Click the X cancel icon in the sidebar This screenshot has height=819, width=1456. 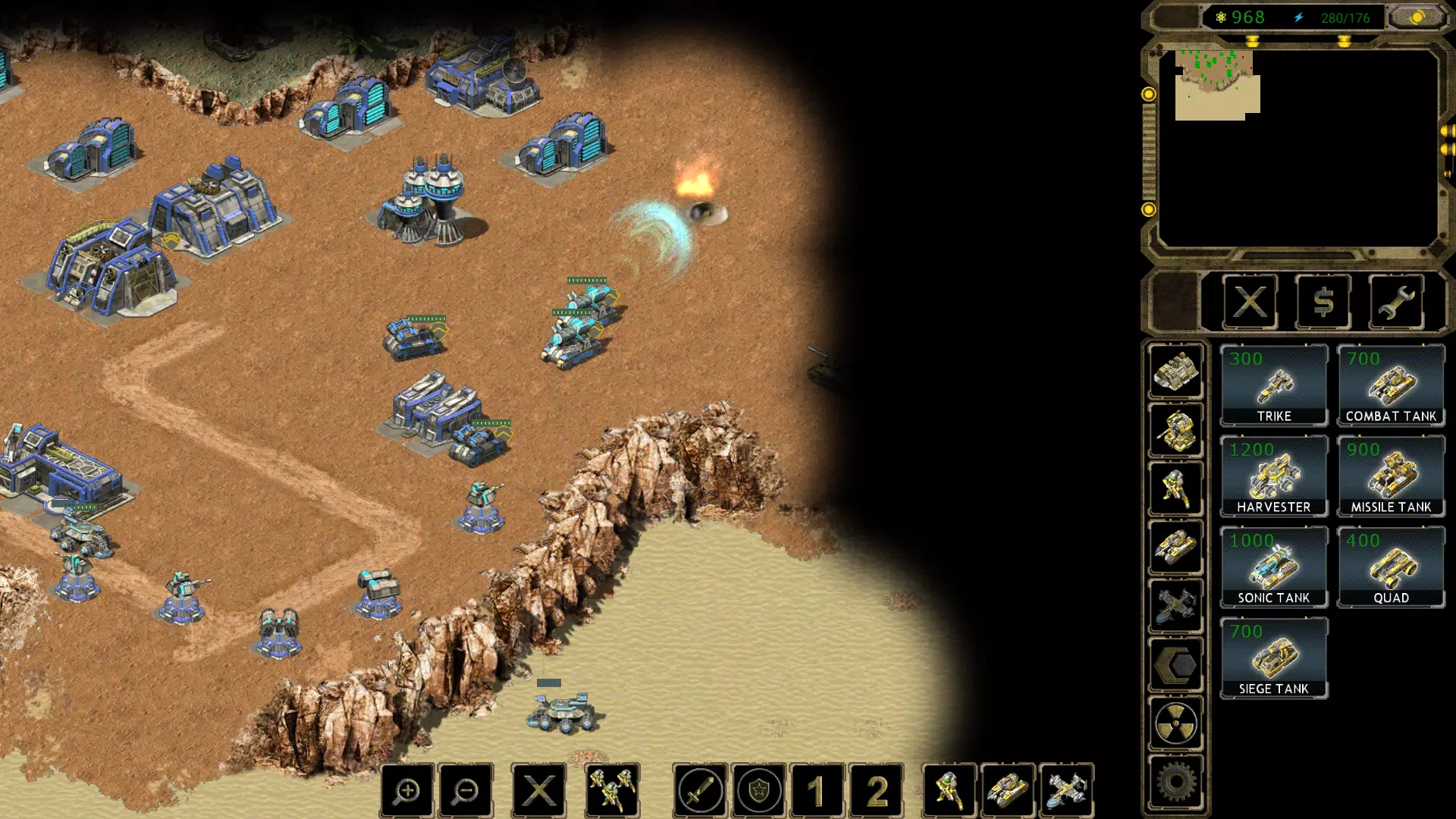coord(1249,302)
